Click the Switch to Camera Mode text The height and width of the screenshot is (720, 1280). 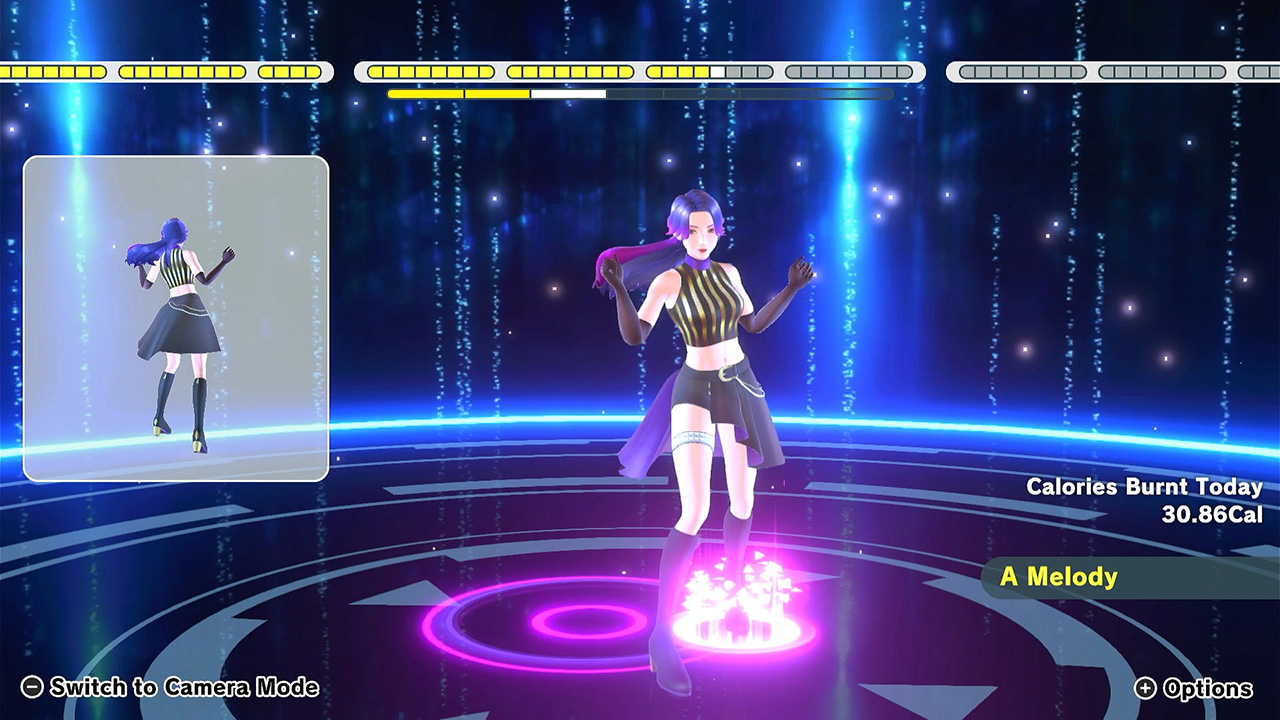pyautogui.click(x=185, y=688)
